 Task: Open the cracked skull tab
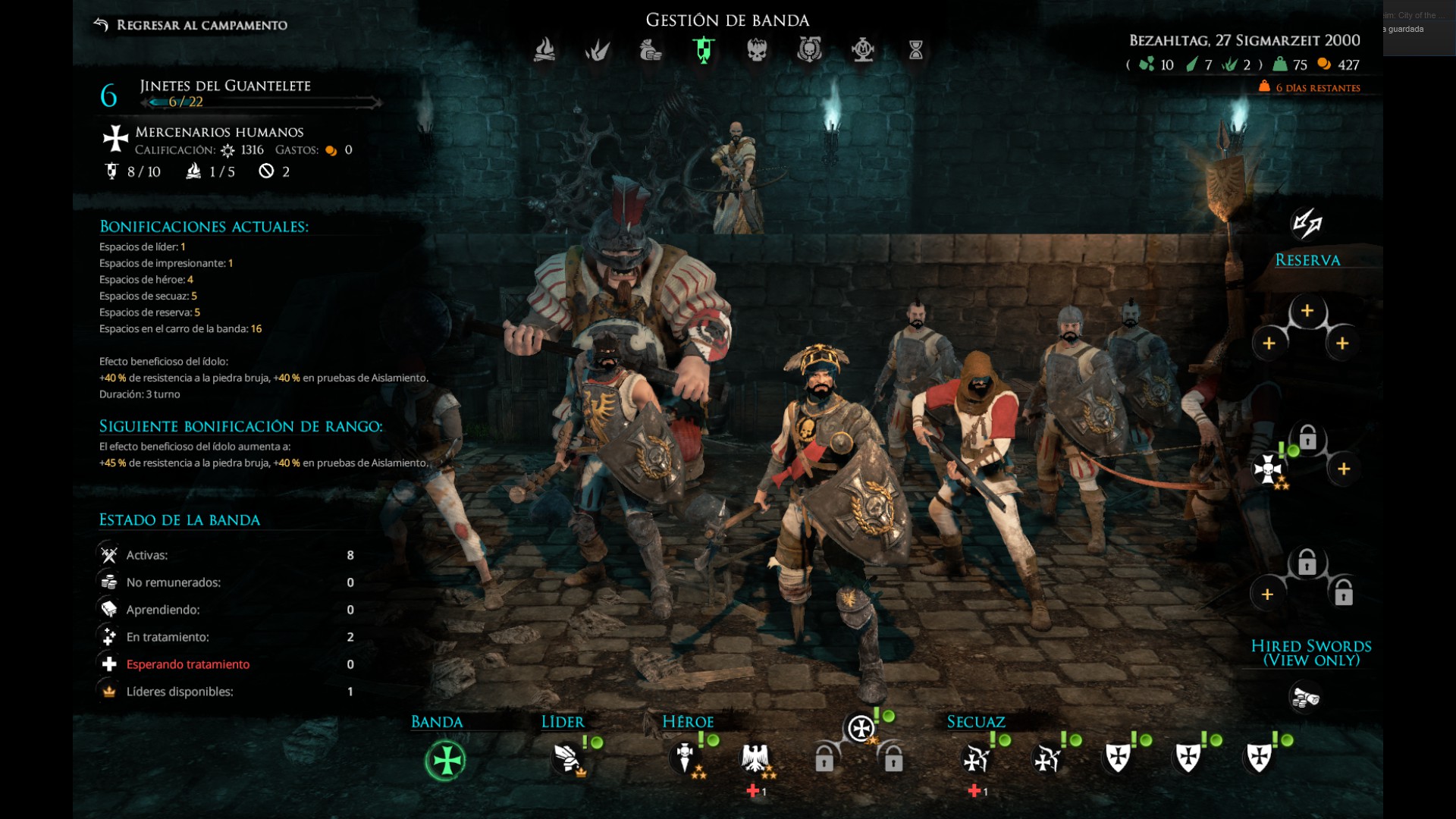tap(757, 50)
